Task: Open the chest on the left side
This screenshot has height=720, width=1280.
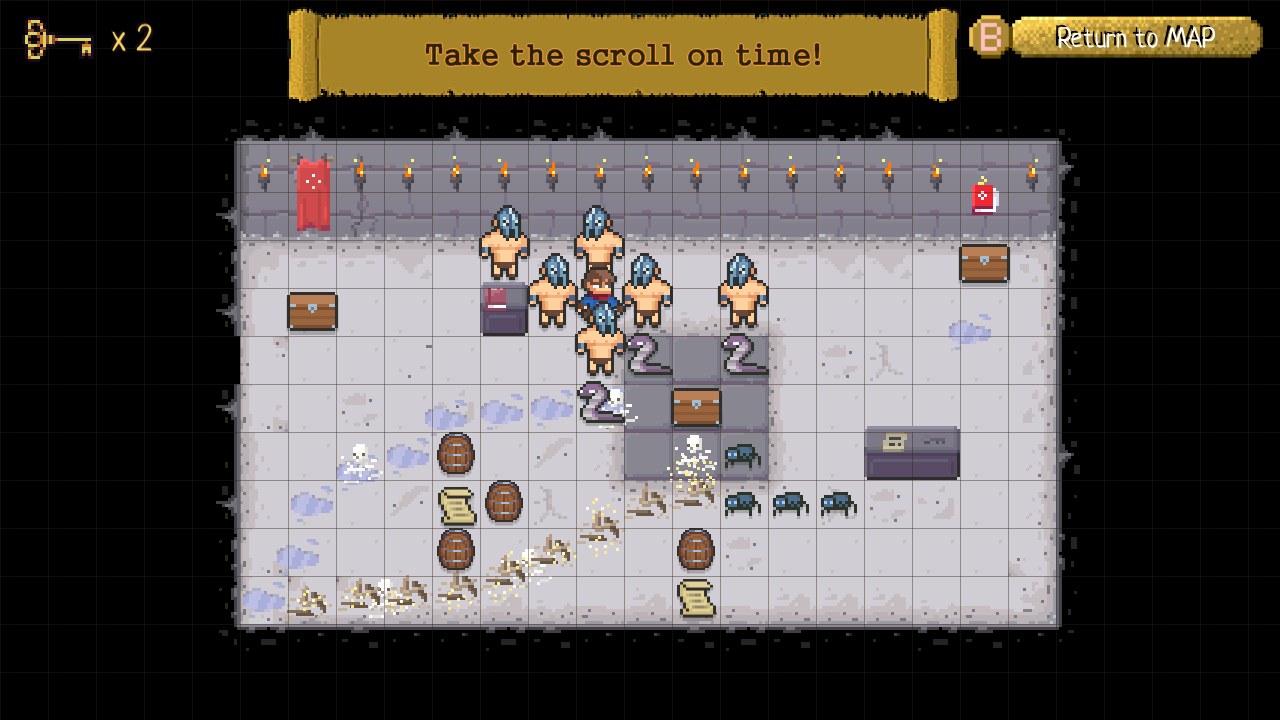Action: click(x=312, y=312)
